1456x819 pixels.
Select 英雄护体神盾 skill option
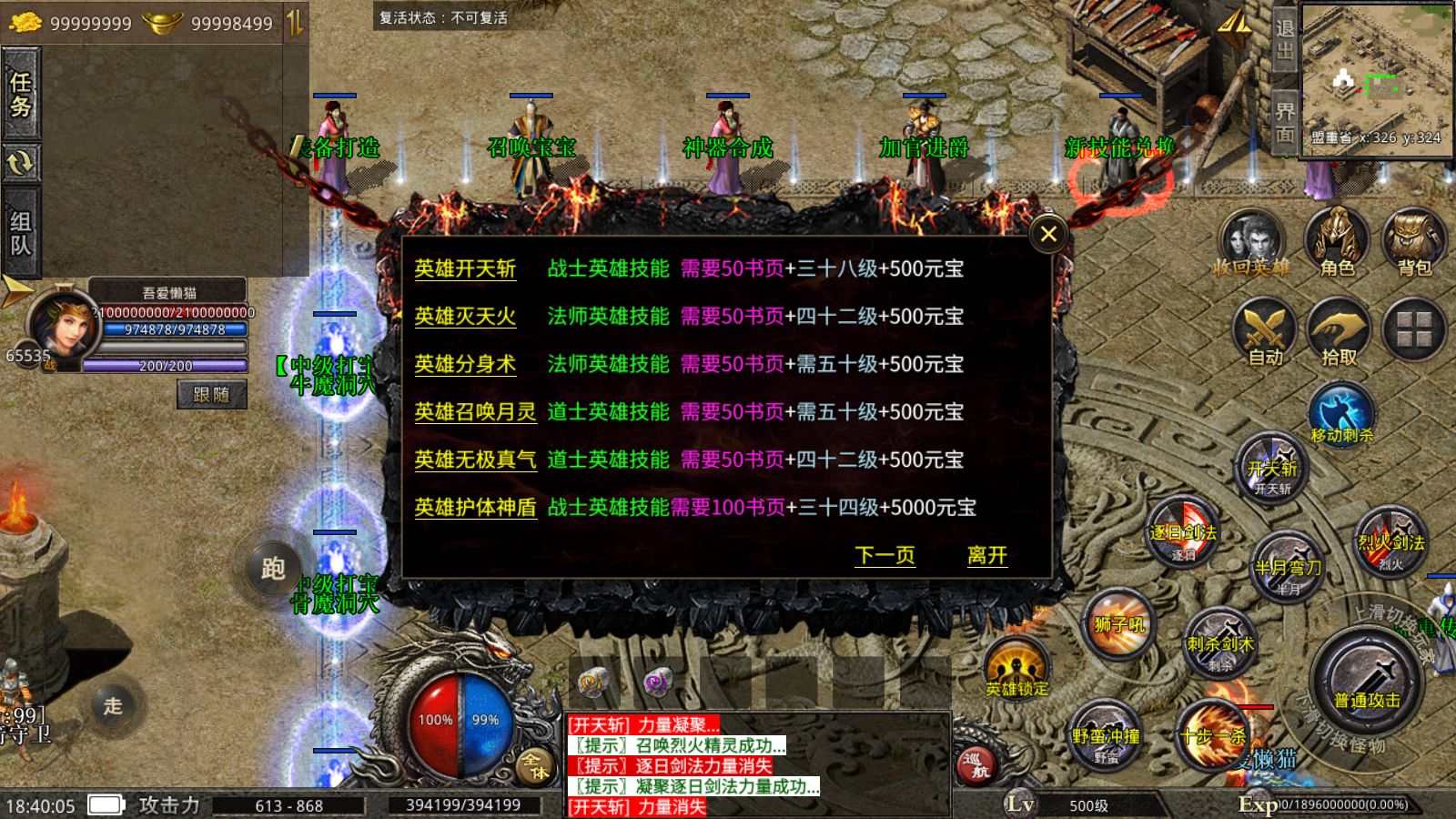point(475,508)
